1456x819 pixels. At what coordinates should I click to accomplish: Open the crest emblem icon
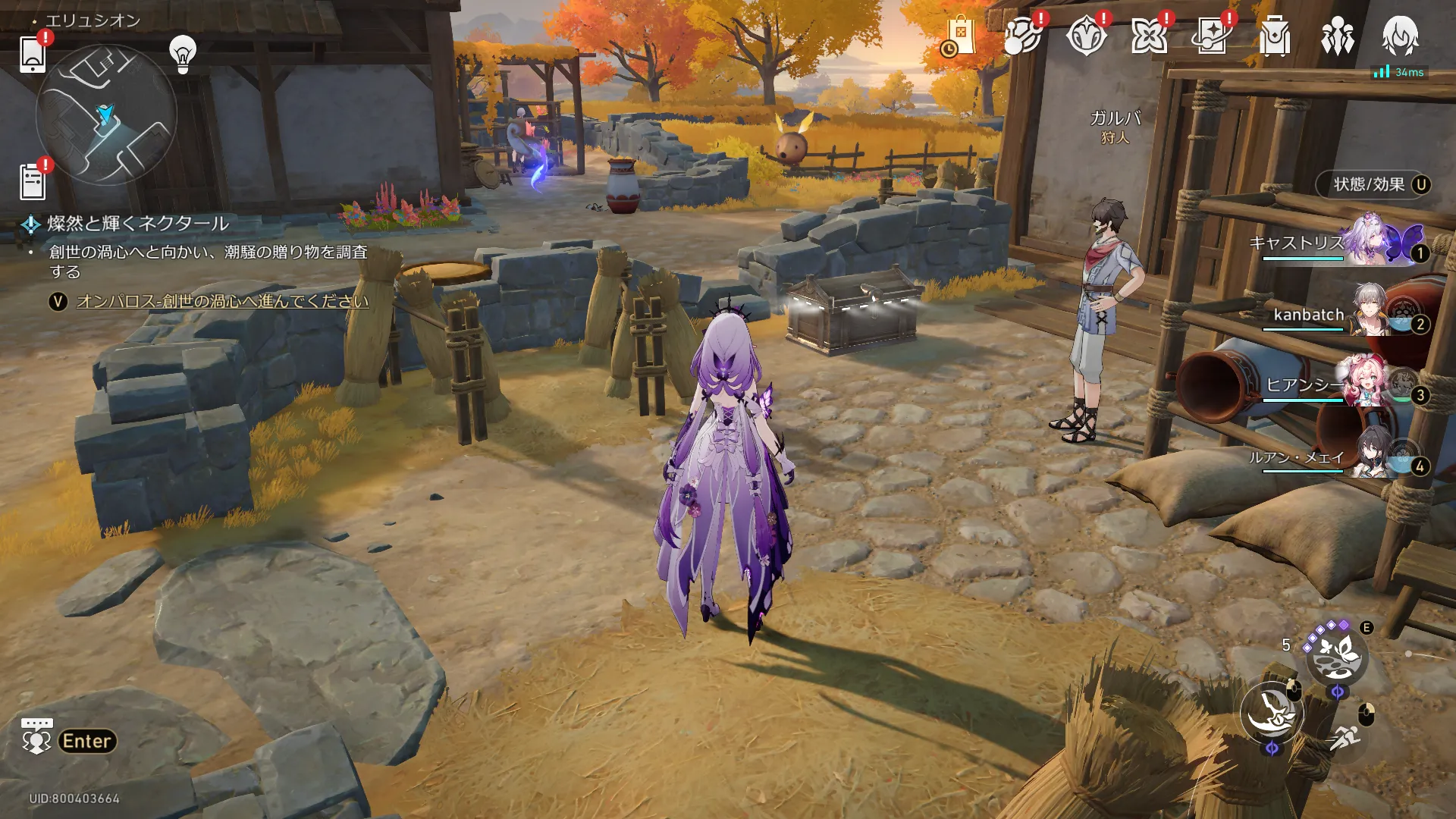(1085, 36)
